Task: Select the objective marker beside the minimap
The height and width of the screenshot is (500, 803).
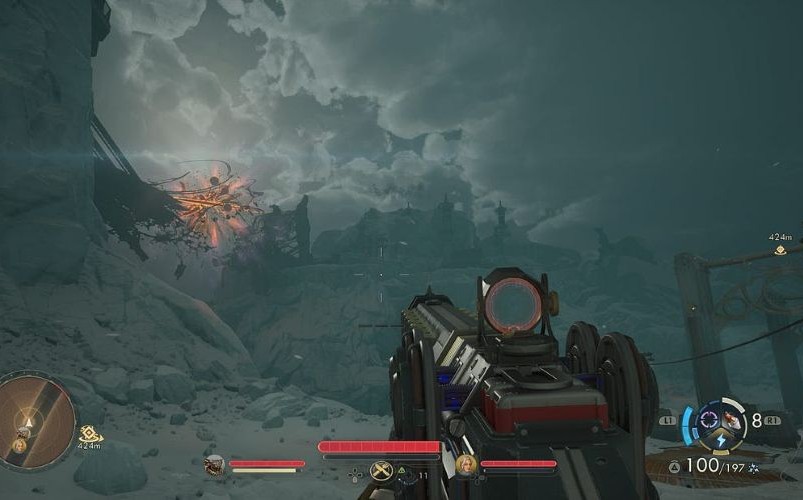Action: [x=91, y=433]
